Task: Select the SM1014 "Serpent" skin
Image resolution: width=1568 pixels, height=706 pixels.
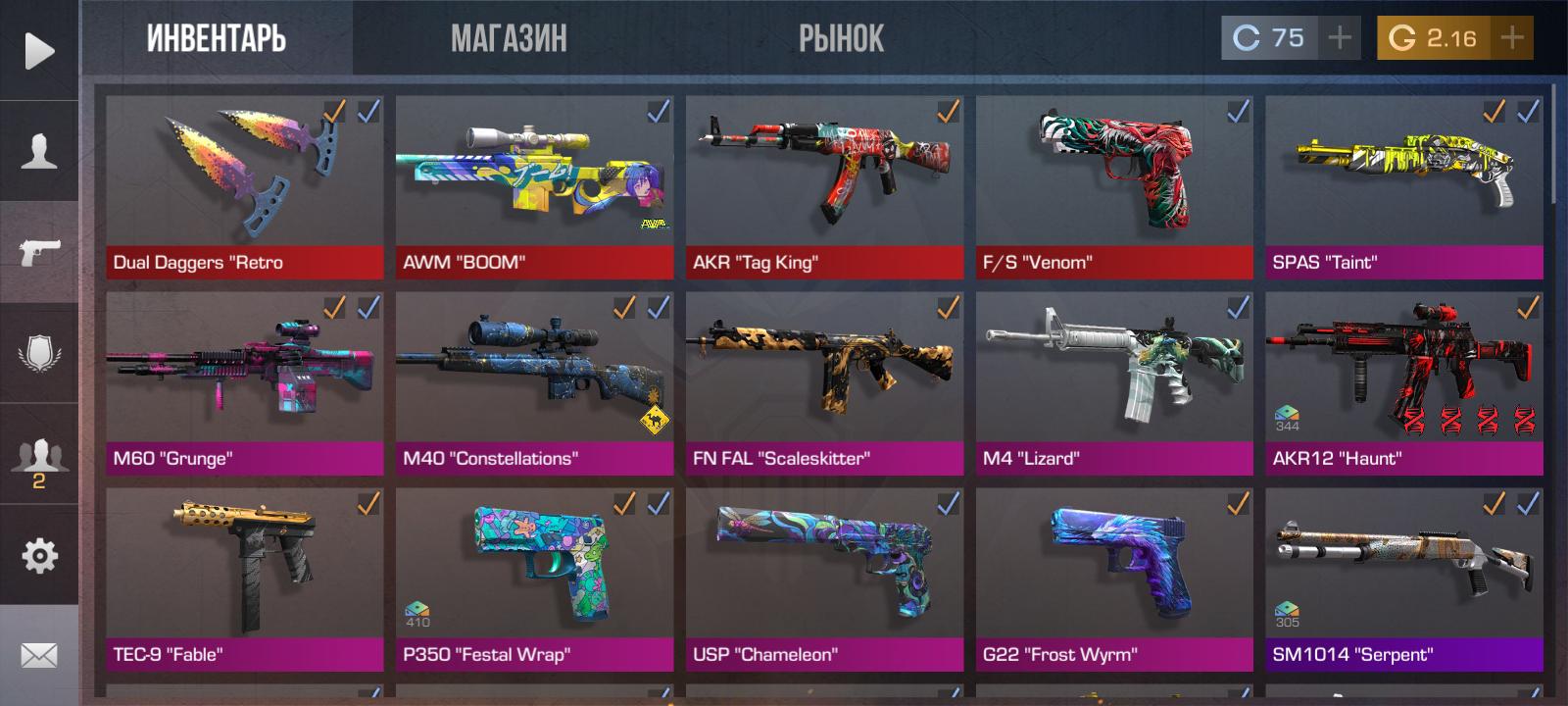Action: [x=1404, y=579]
